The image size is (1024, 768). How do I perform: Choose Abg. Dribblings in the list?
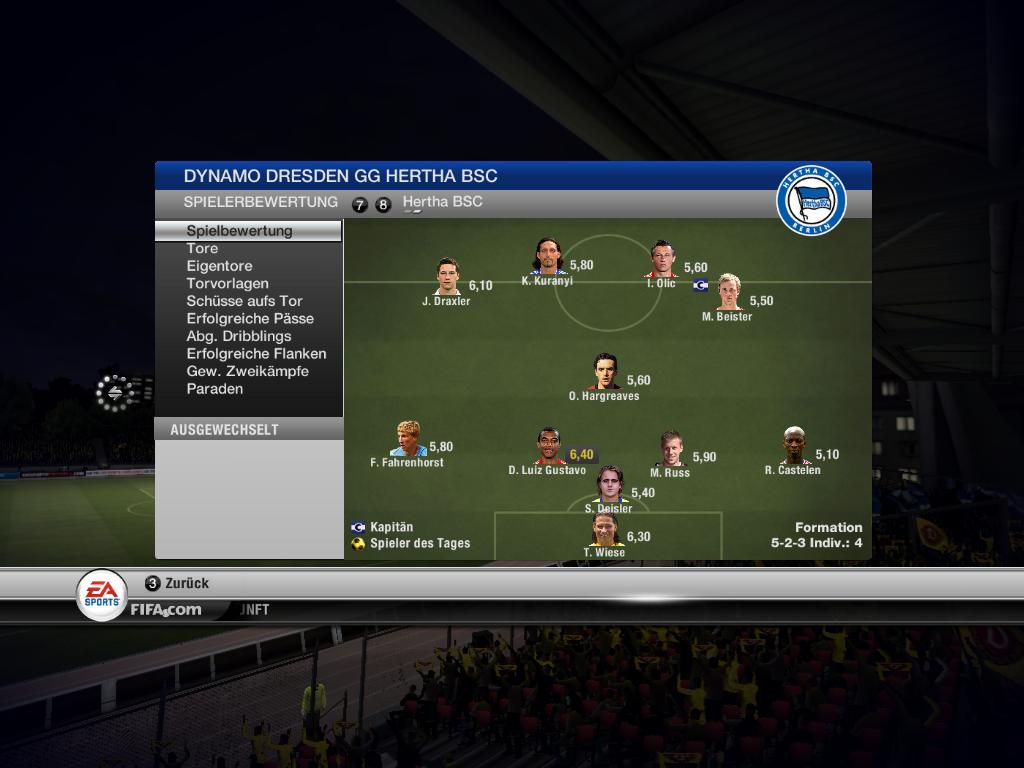[x=239, y=336]
